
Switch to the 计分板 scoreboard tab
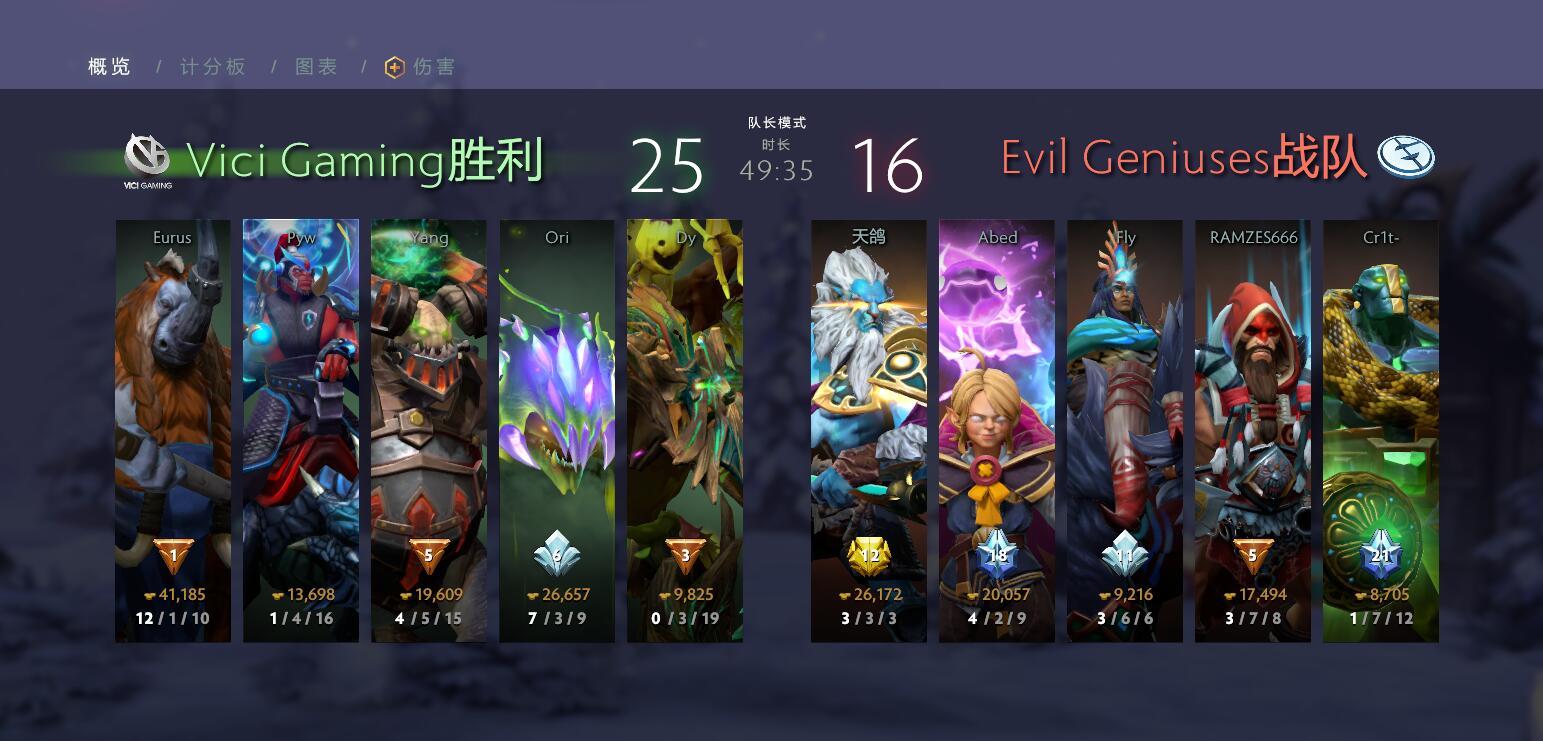[211, 66]
